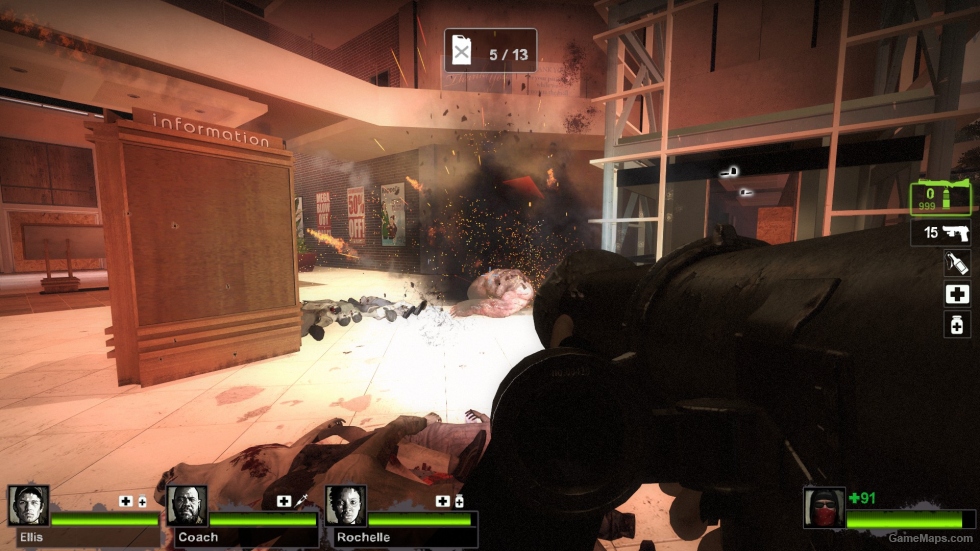The height and width of the screenshot is (551, 980).
Task: Select Rochelle's teammate portrait
Action: point(346,506)
